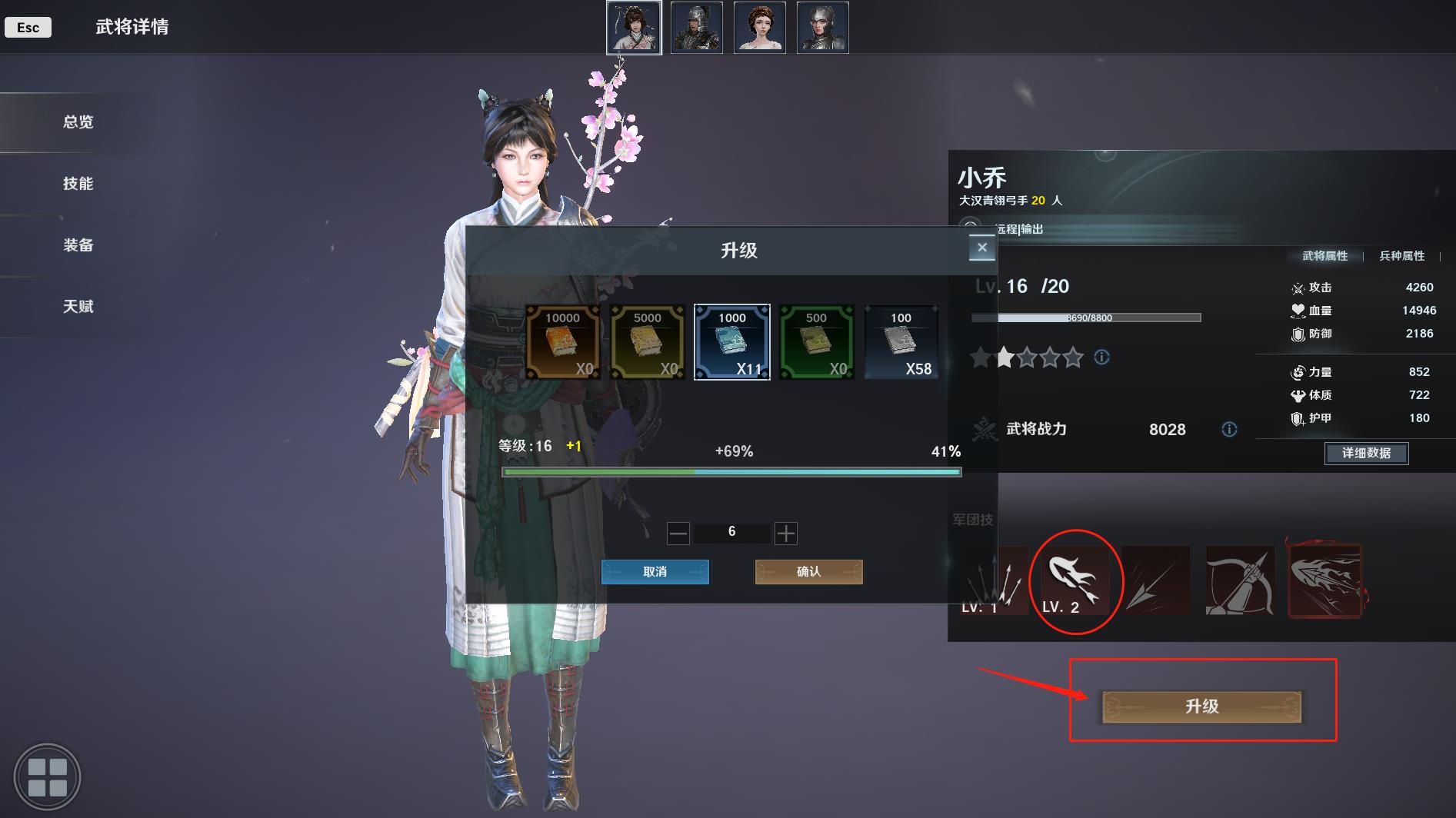
Task: Open the 装备 equipment tab
Action: pos(78,245)
